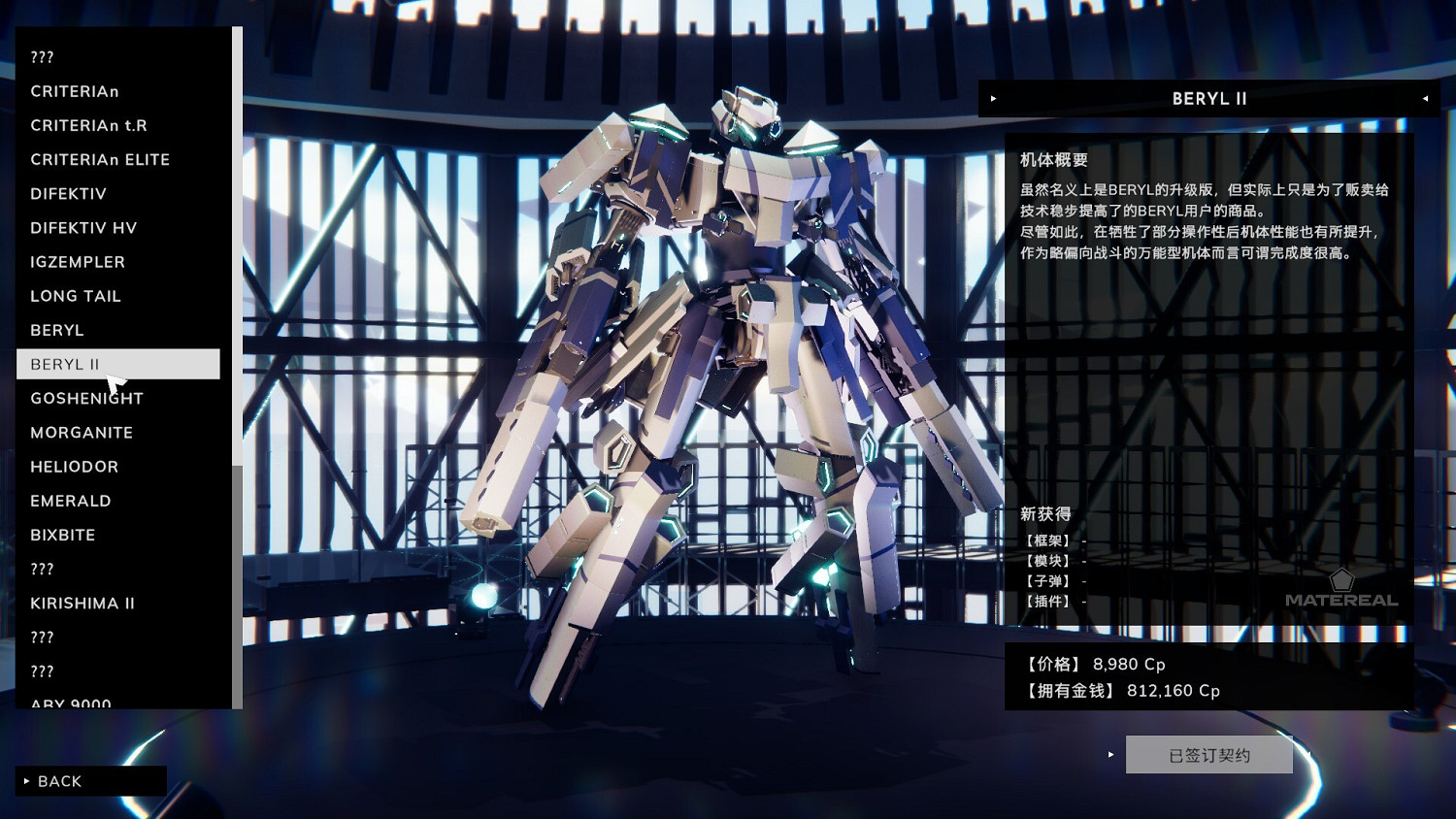Open the DIFEKTIV HV entry
This screenshot has width=1456, height=819.
(x=83, y=227)
